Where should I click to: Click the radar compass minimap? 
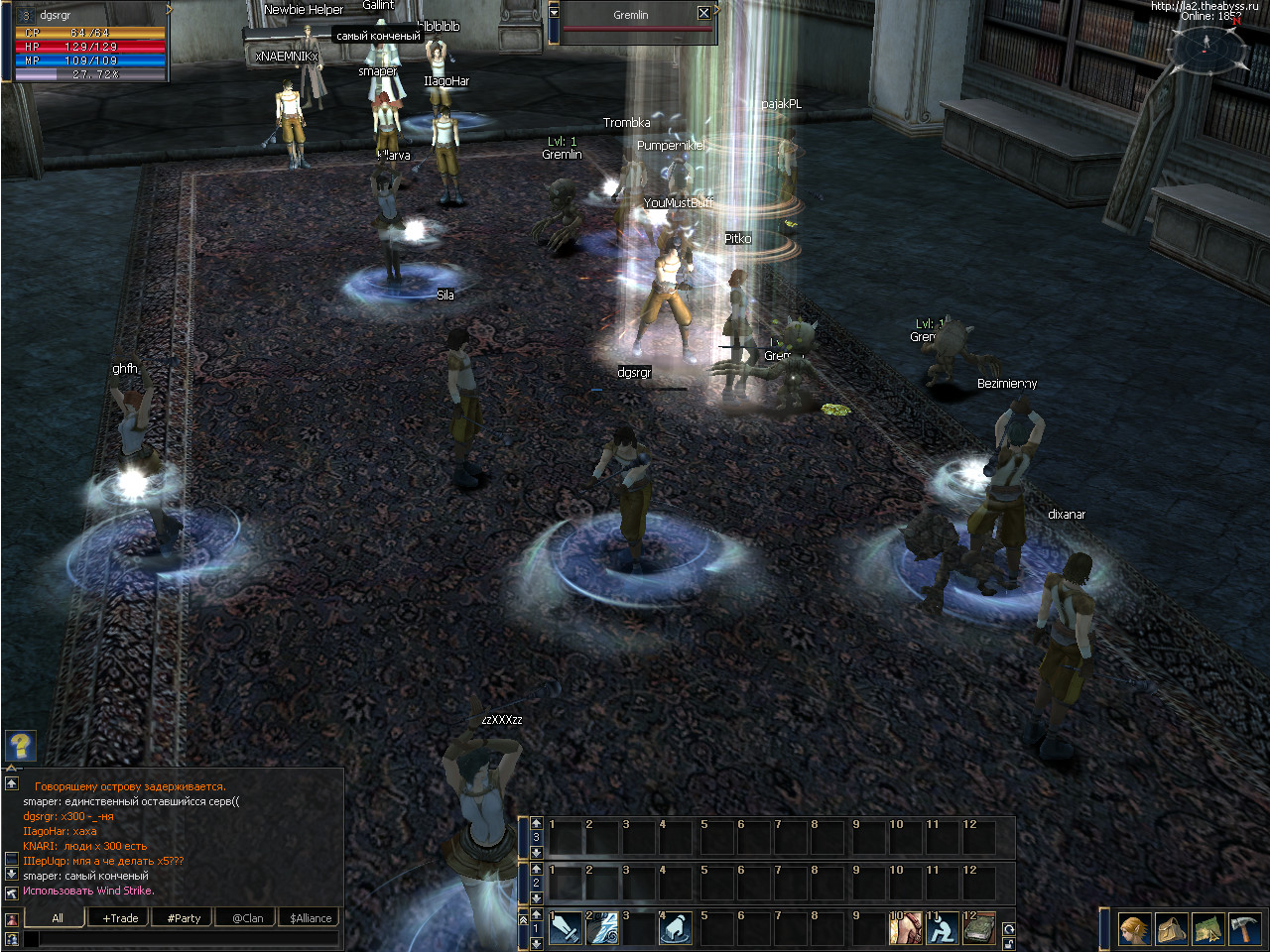click(x=1206, y=46)
